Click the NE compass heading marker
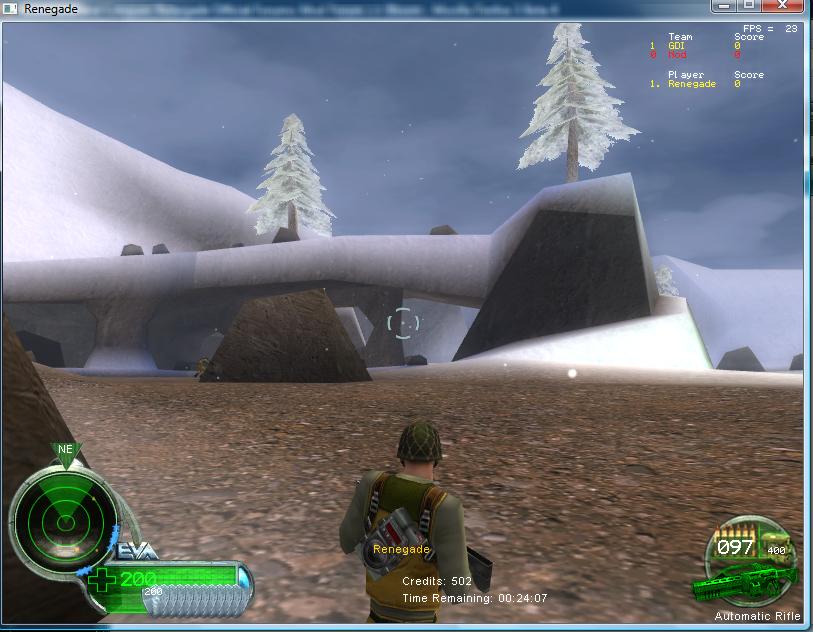This screenshot has width=813, height=632. tap(66, 449)
